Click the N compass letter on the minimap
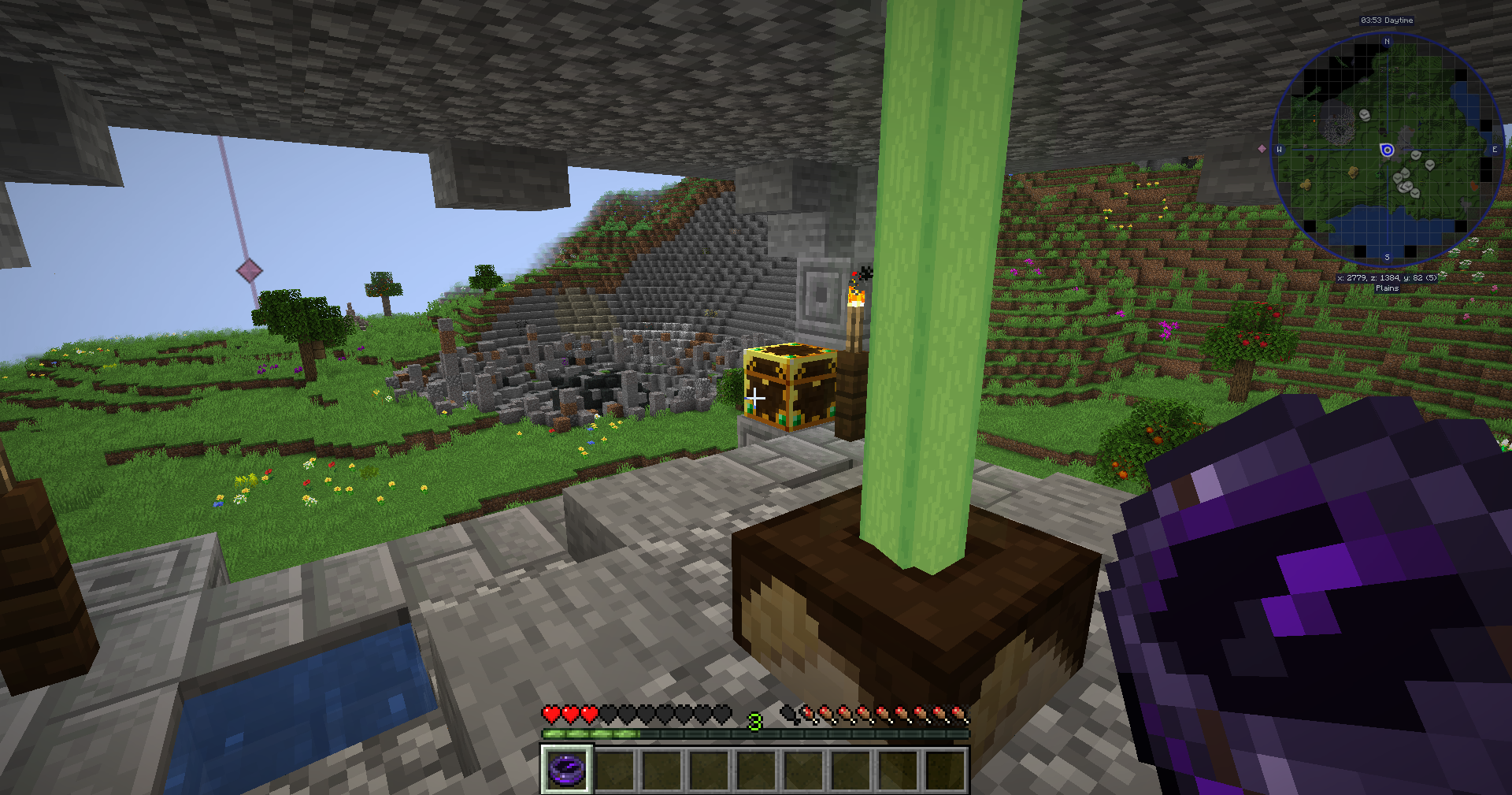The width and height of the screenshot is (1512, 795). coord(1387,41)
